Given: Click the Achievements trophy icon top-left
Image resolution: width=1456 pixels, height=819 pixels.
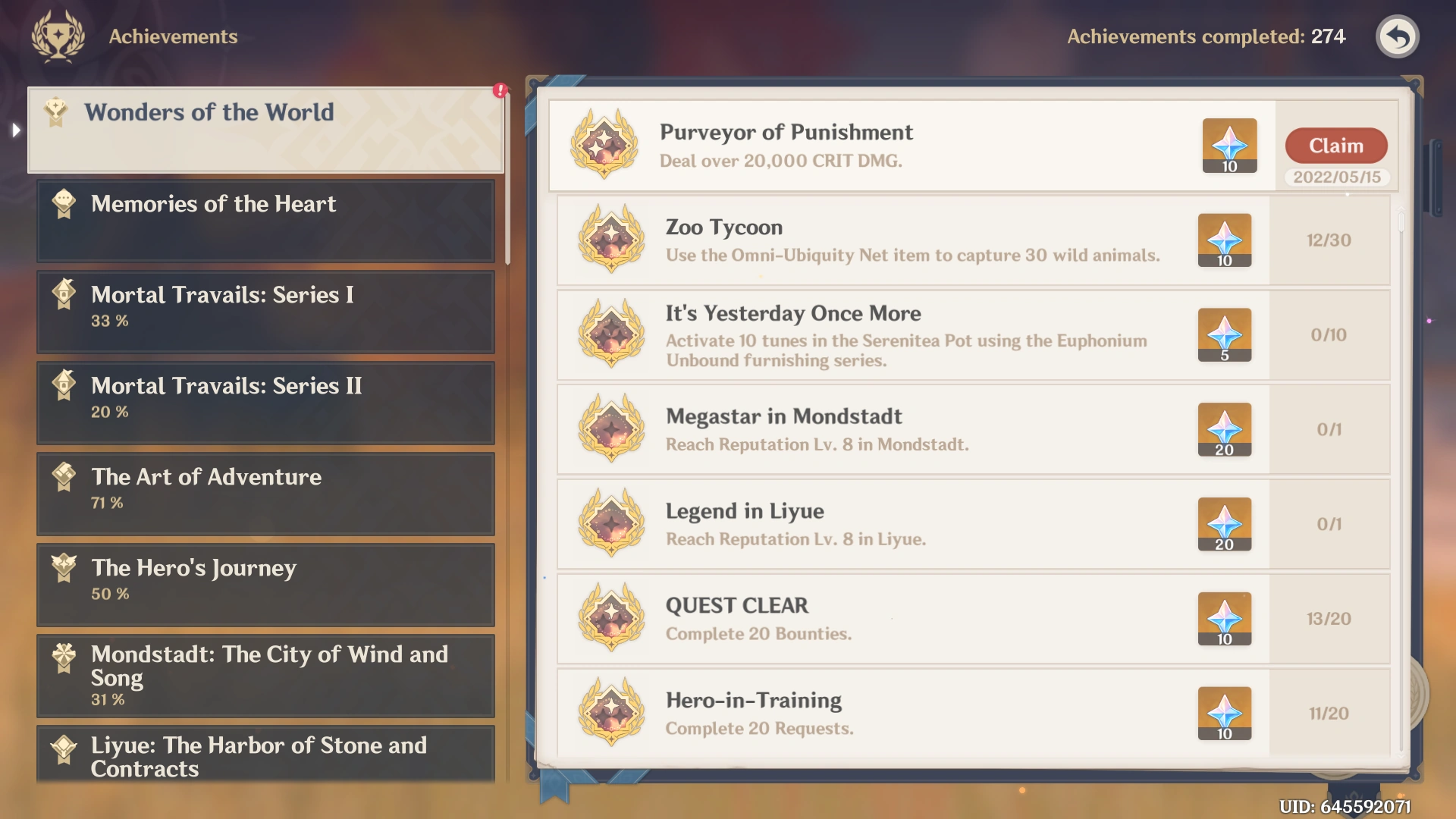Looking at the screenshot, I should tap(57, 36).
